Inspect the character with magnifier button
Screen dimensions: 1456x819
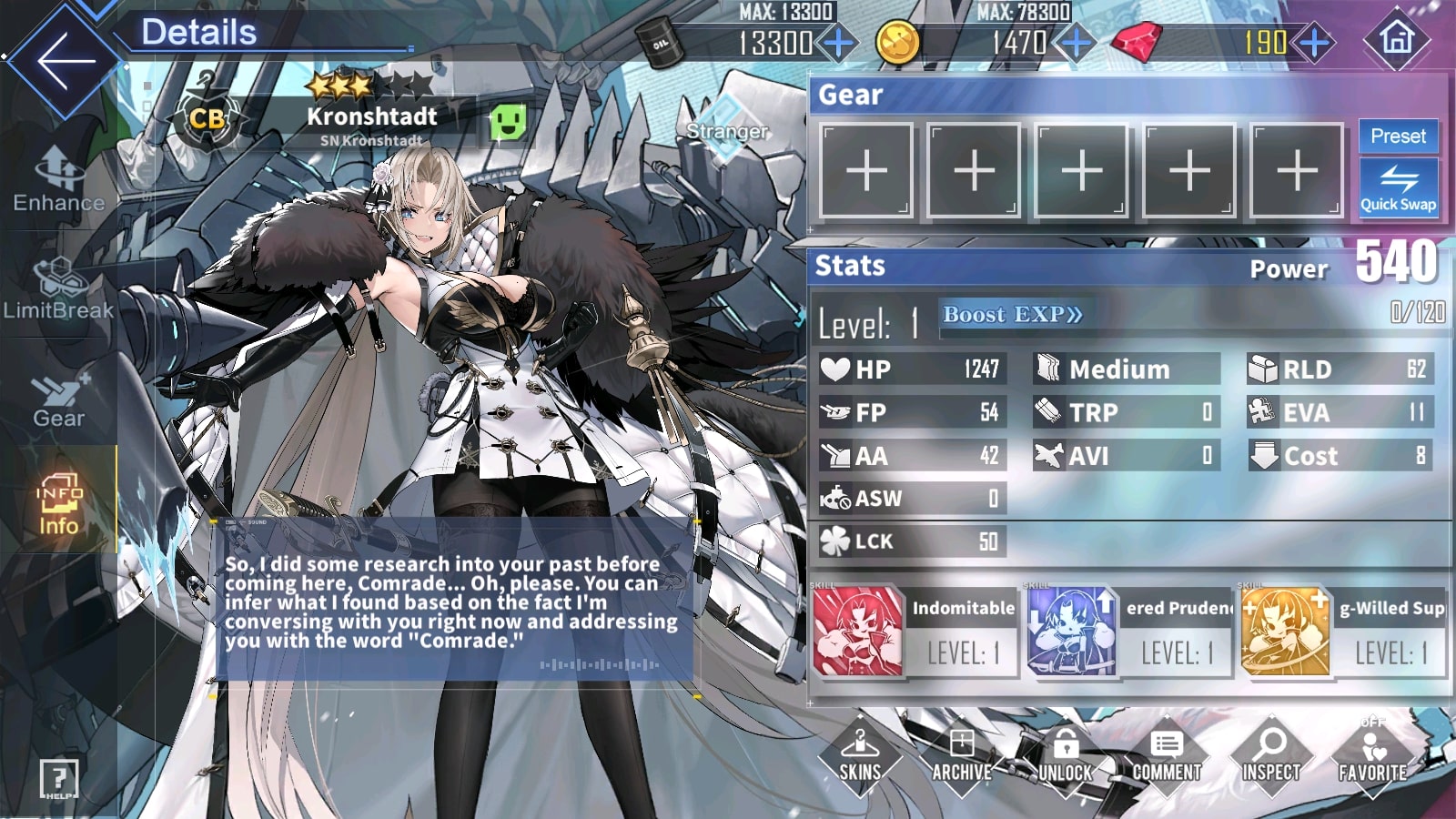click(x=1270, y=754)
